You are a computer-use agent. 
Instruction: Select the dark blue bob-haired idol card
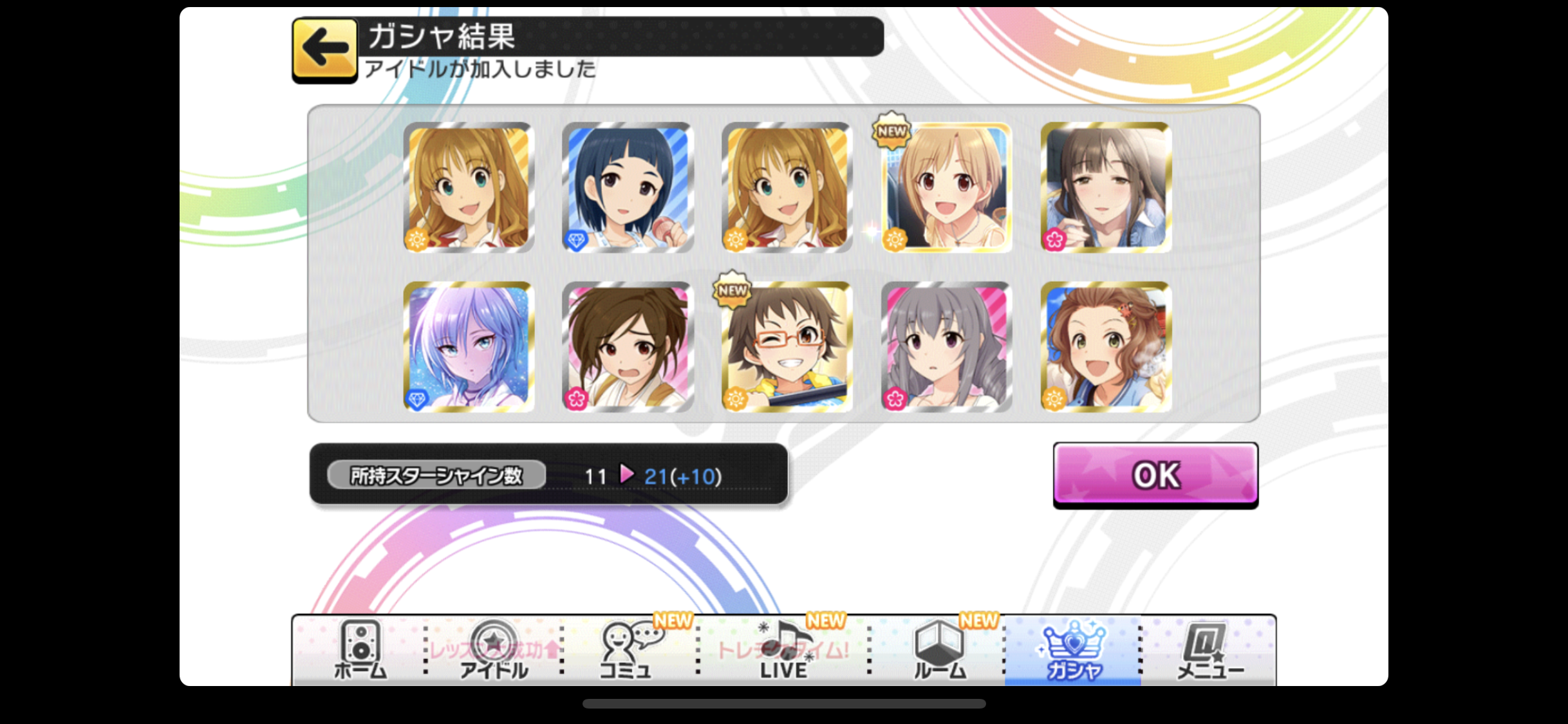tap(628, 187)
